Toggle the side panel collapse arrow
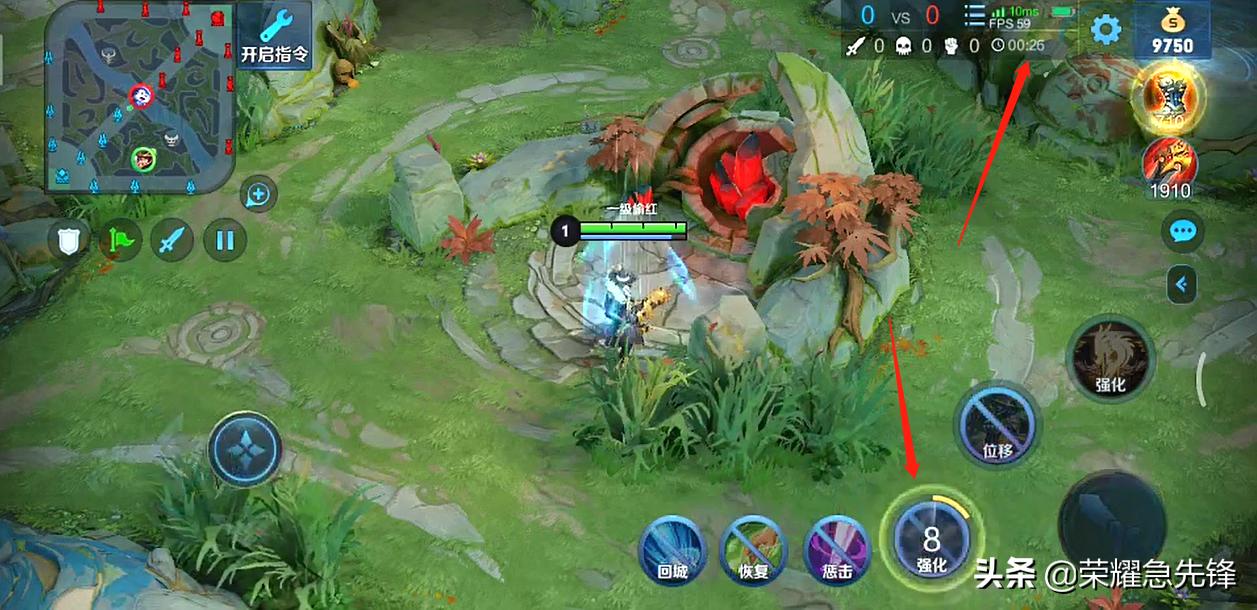 pyautogui.click(x=1182, y=285)
